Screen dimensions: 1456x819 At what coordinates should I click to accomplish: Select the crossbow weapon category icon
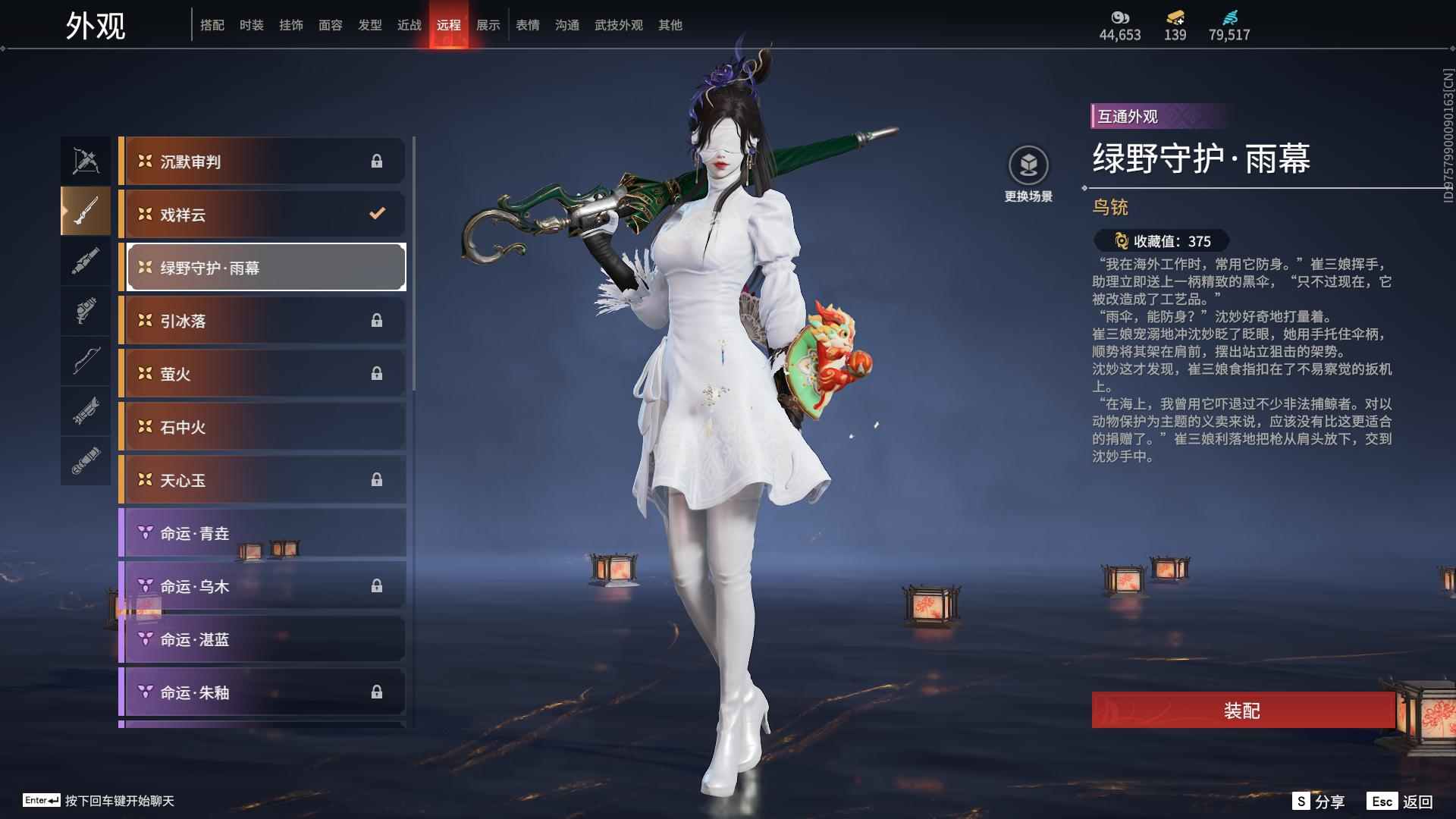pos(86,160)
